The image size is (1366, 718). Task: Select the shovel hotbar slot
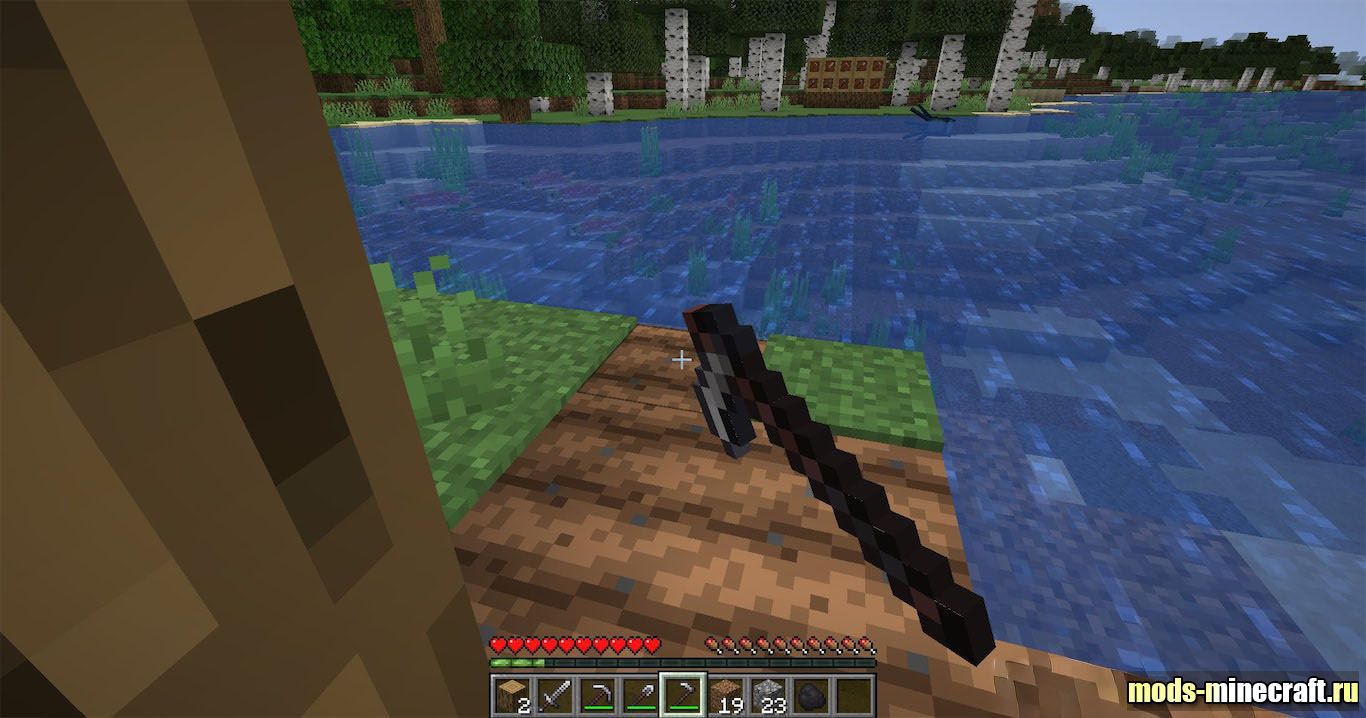coord(640,694)
